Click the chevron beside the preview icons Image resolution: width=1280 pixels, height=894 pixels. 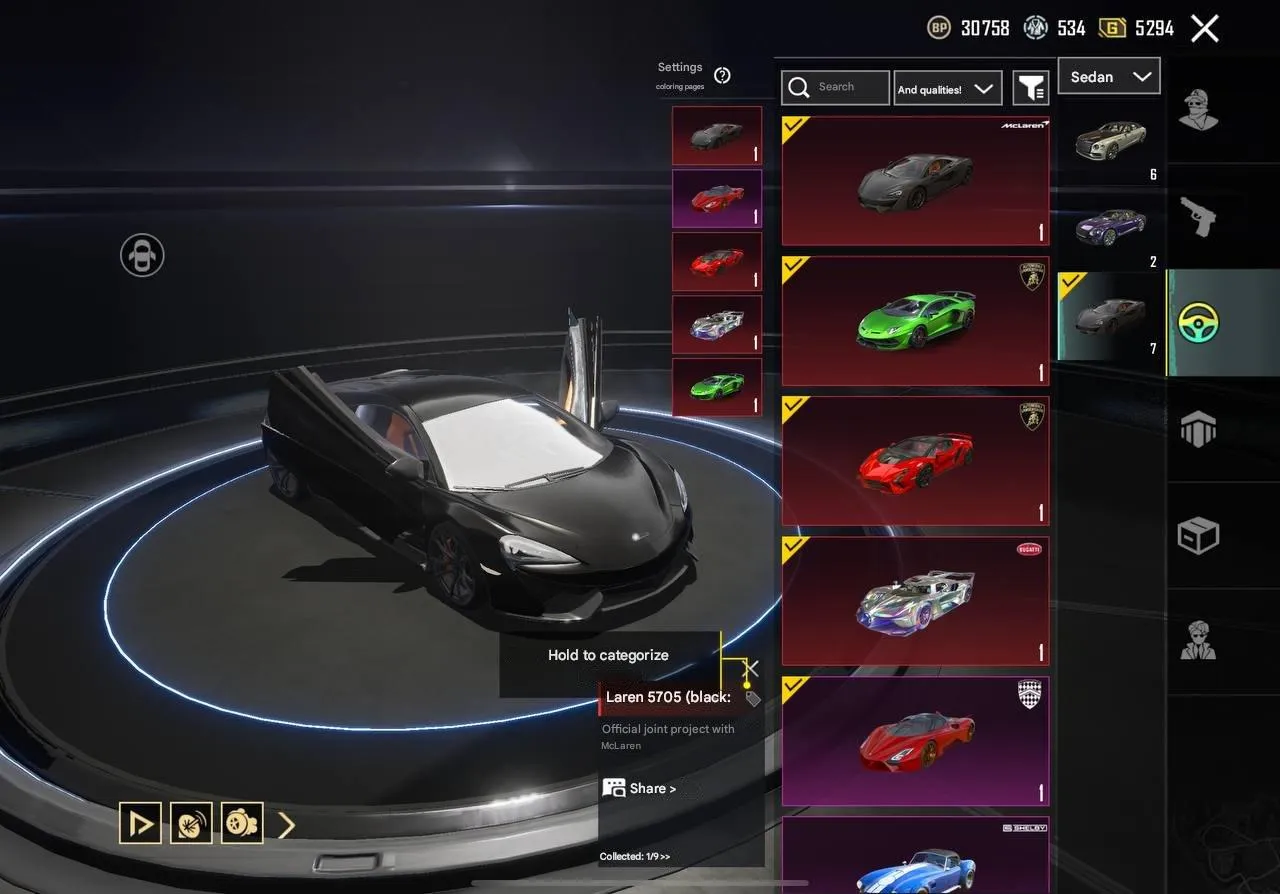click(287, 823)
